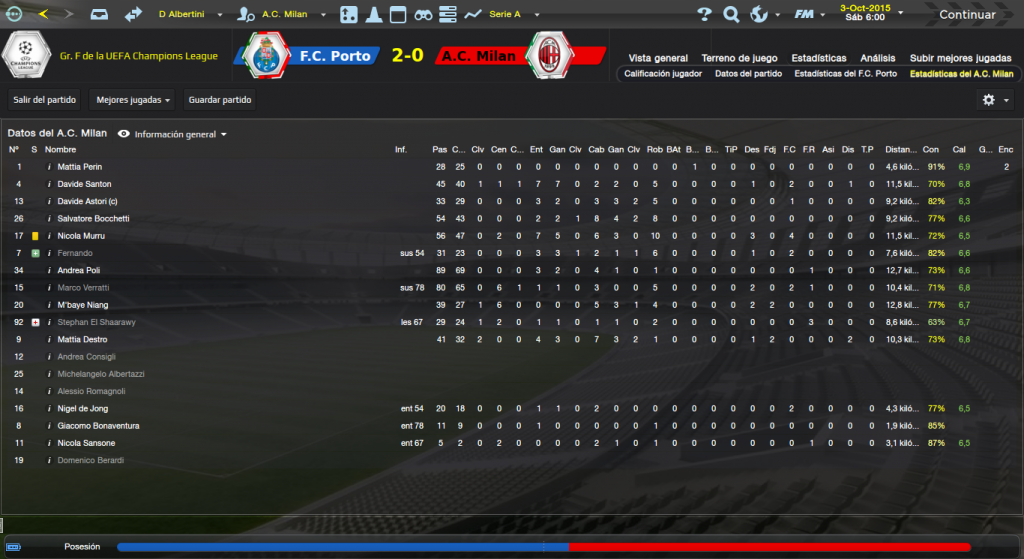This screenshot has height=559, width=1024.
Task: Save the match with Guardar partido
Action: click(x=220, y=100)
